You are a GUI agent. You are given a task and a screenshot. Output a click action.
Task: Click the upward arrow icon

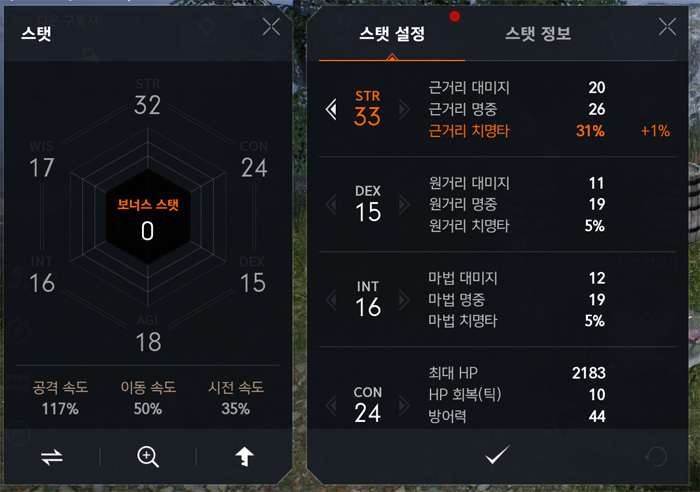pos(243,457)
